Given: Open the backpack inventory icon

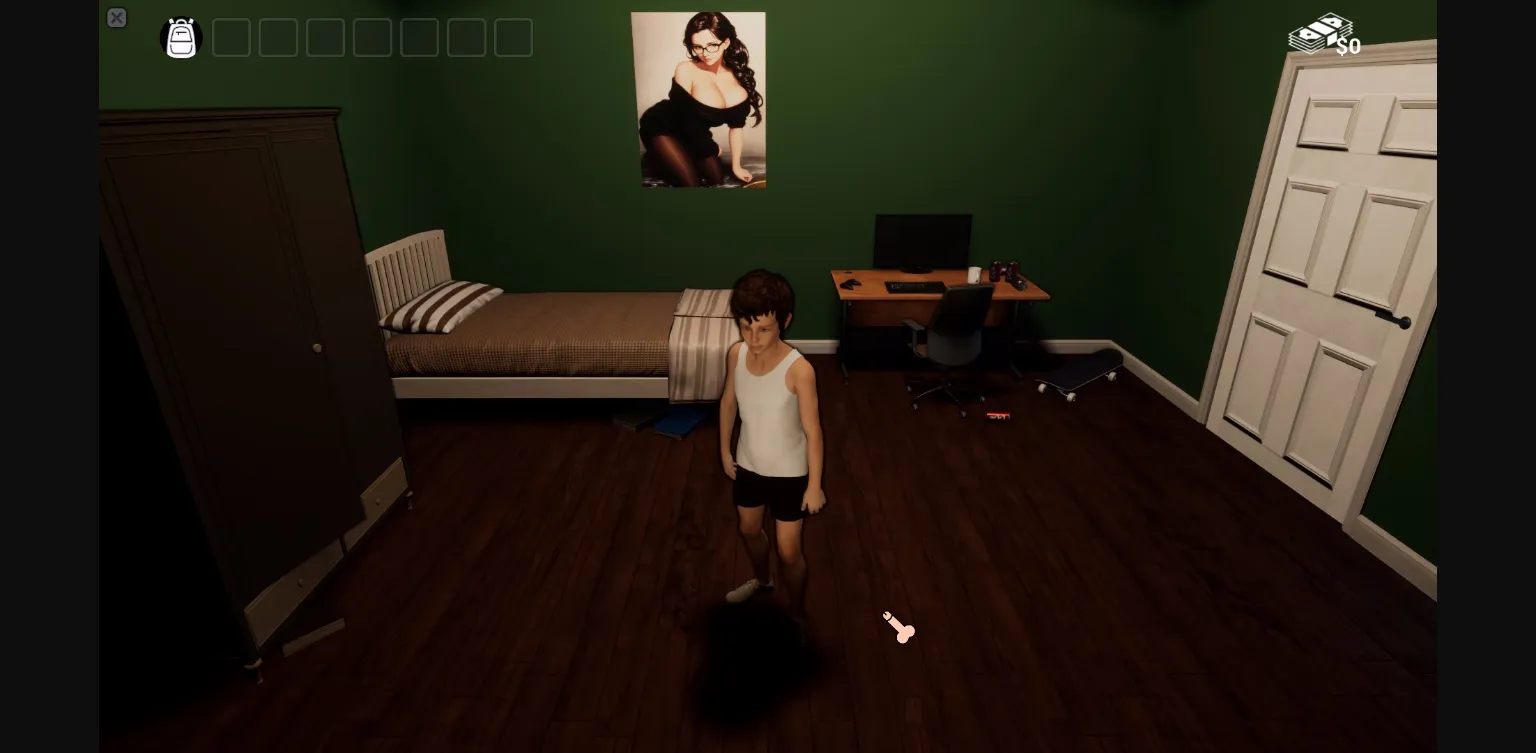Looking at the screenshot, I should (x=181, y=38).
